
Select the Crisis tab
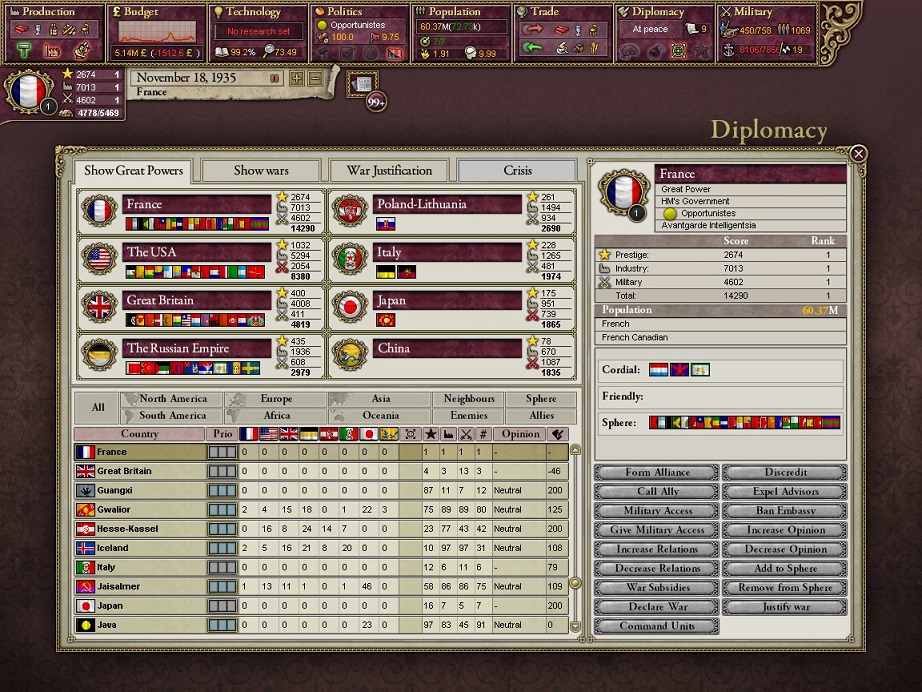click(517, 170)
